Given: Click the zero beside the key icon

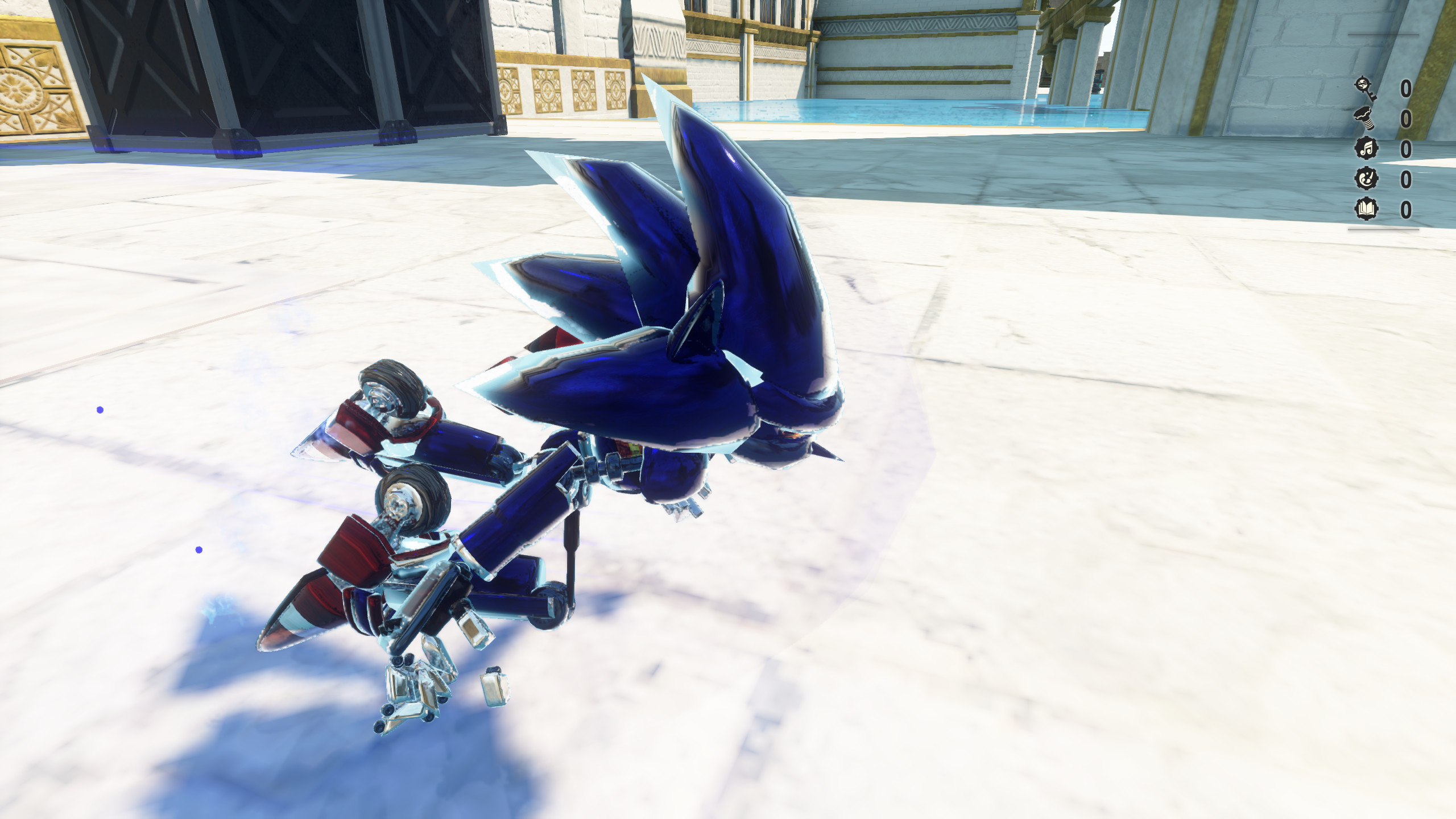Looking at the screenshot, I should click(x=1406, y=88).
